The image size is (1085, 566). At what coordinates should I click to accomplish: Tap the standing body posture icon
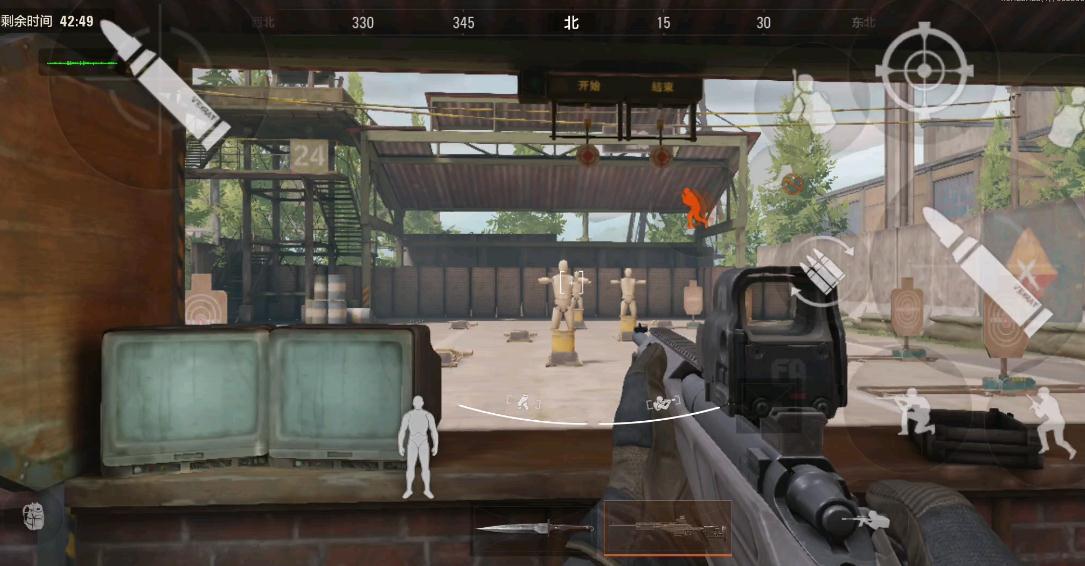418,446
